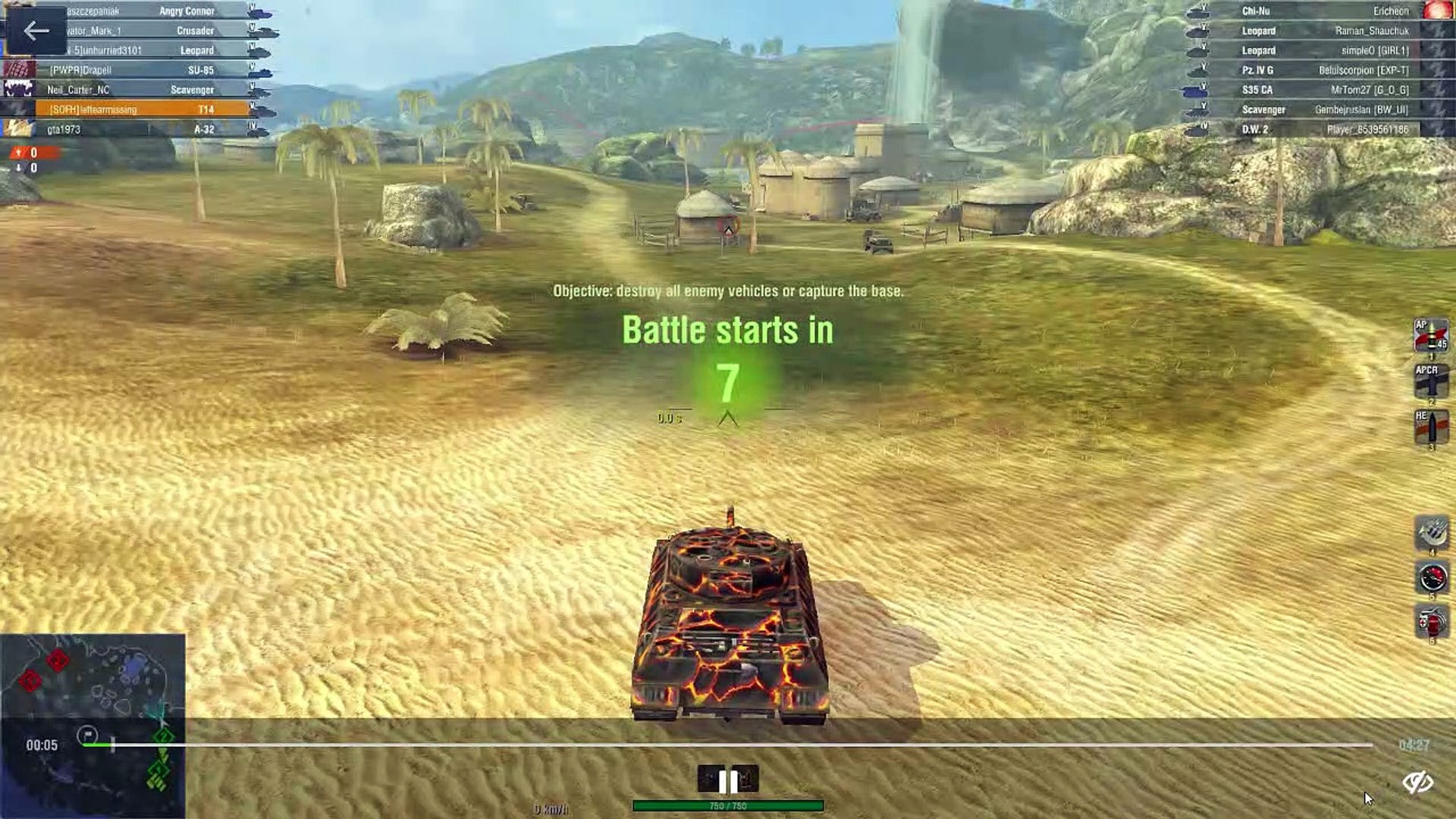Choose the HE shell ammo

[1431, 427]
